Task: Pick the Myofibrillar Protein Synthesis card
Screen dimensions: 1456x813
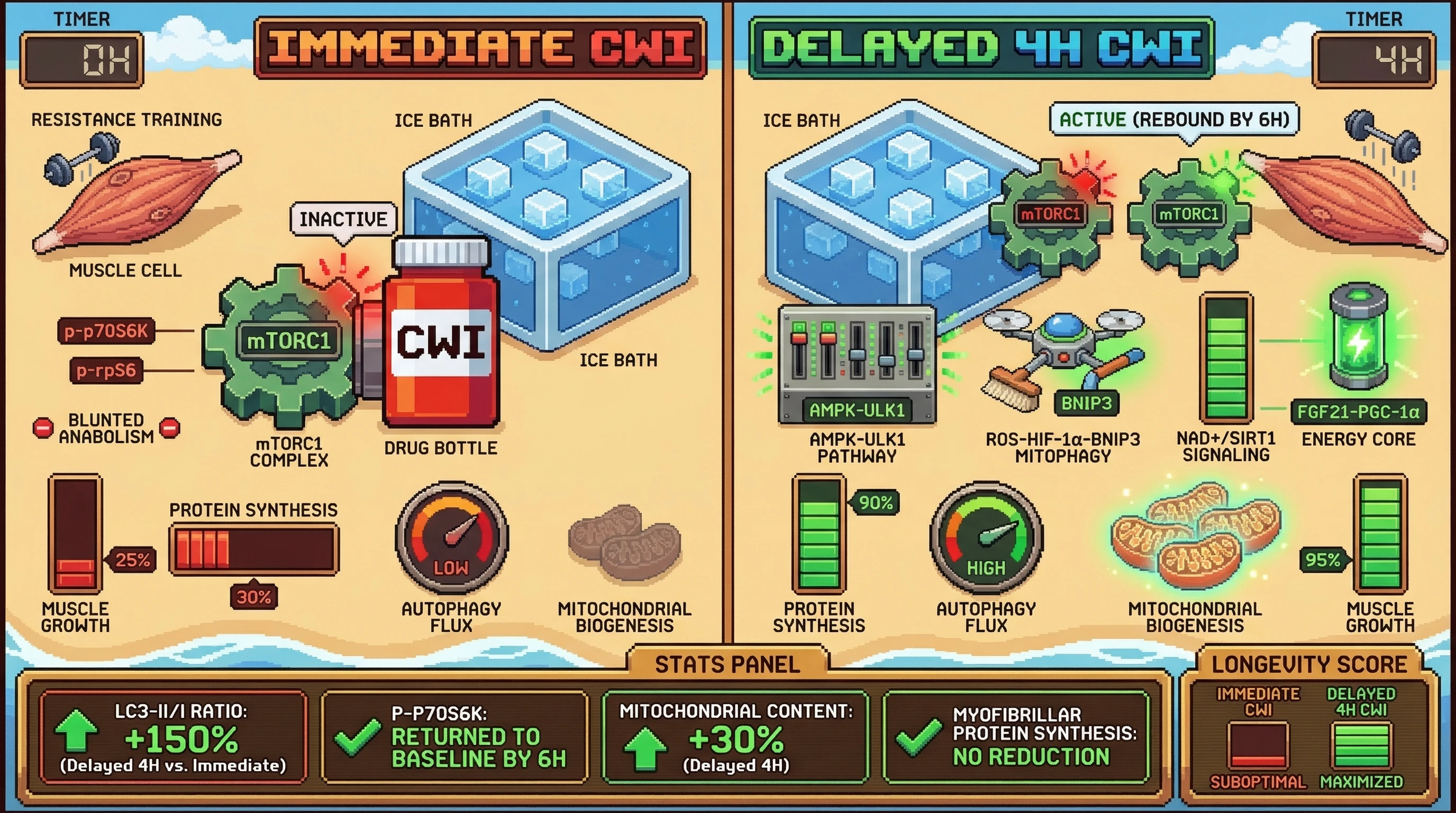Action: click(1016, 737)
